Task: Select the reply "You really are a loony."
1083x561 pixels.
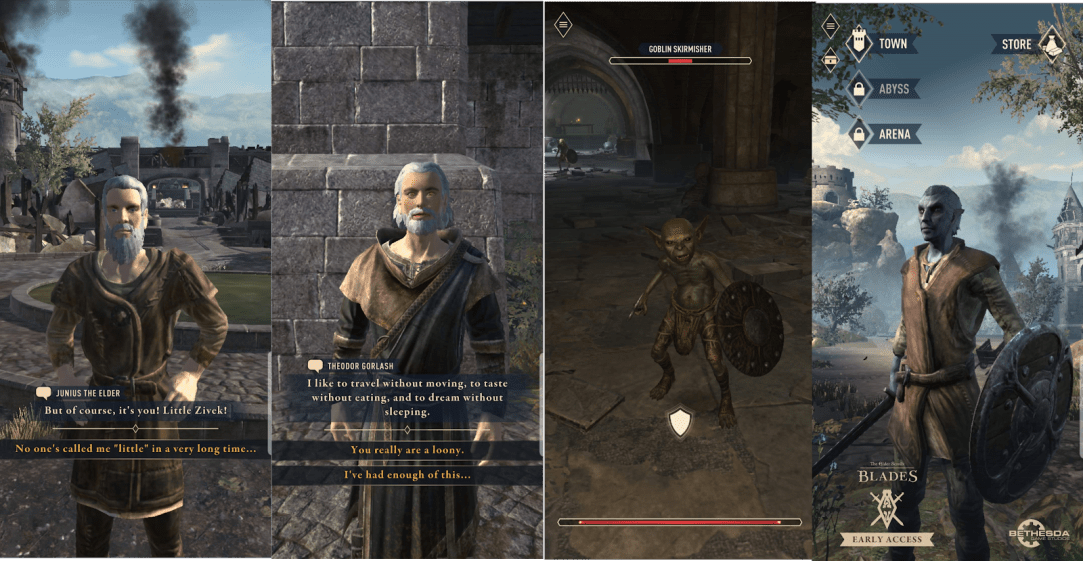Action: click(406, 450)
